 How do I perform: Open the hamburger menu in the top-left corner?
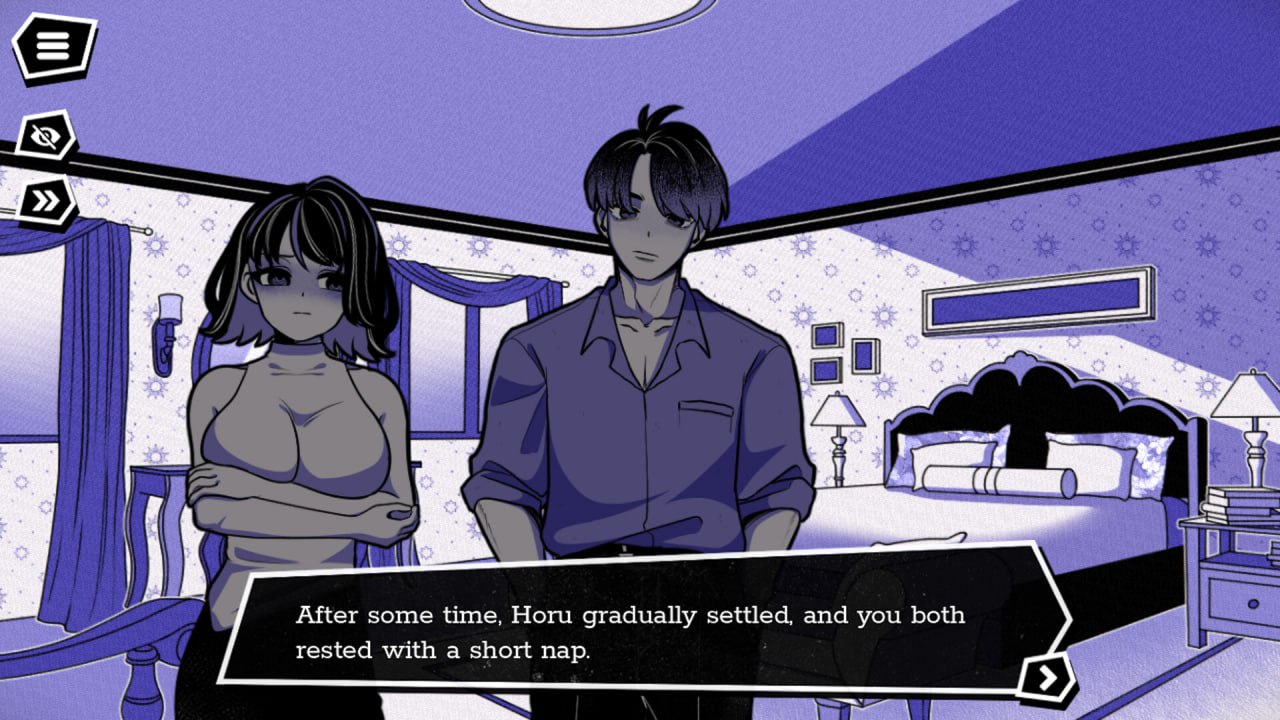pyautogui.click(x=49, y=45)
